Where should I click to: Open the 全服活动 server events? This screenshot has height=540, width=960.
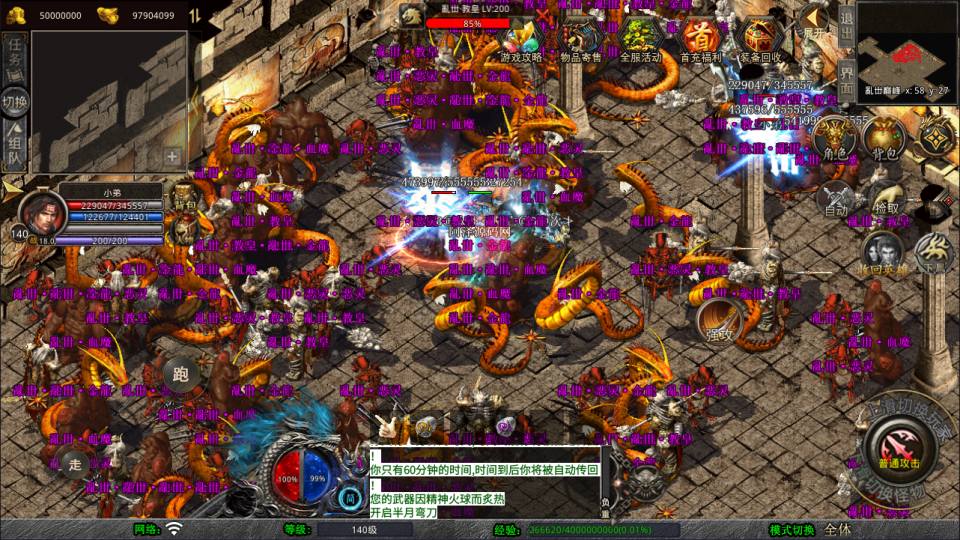tap(640, 38)
